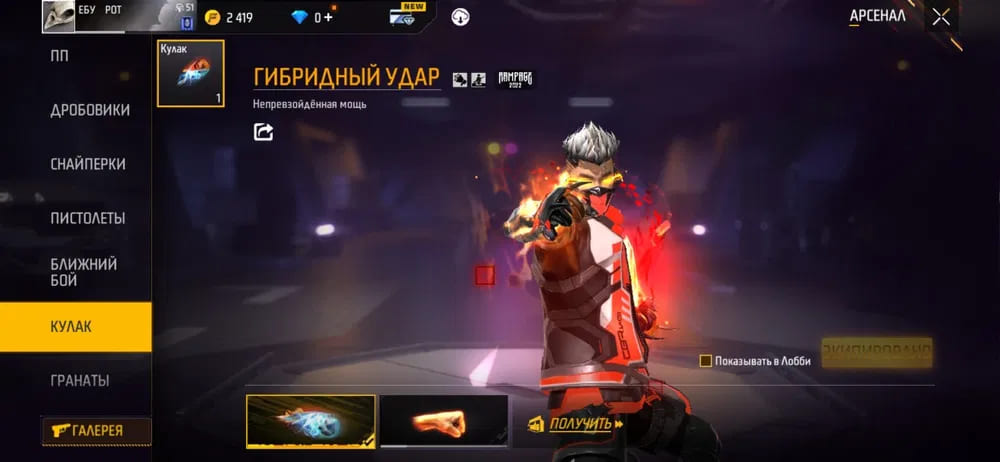Add diamonds using the plus button
This screenshot has height=462, width=1000.
pyautogui.click(x=328, y=17)
